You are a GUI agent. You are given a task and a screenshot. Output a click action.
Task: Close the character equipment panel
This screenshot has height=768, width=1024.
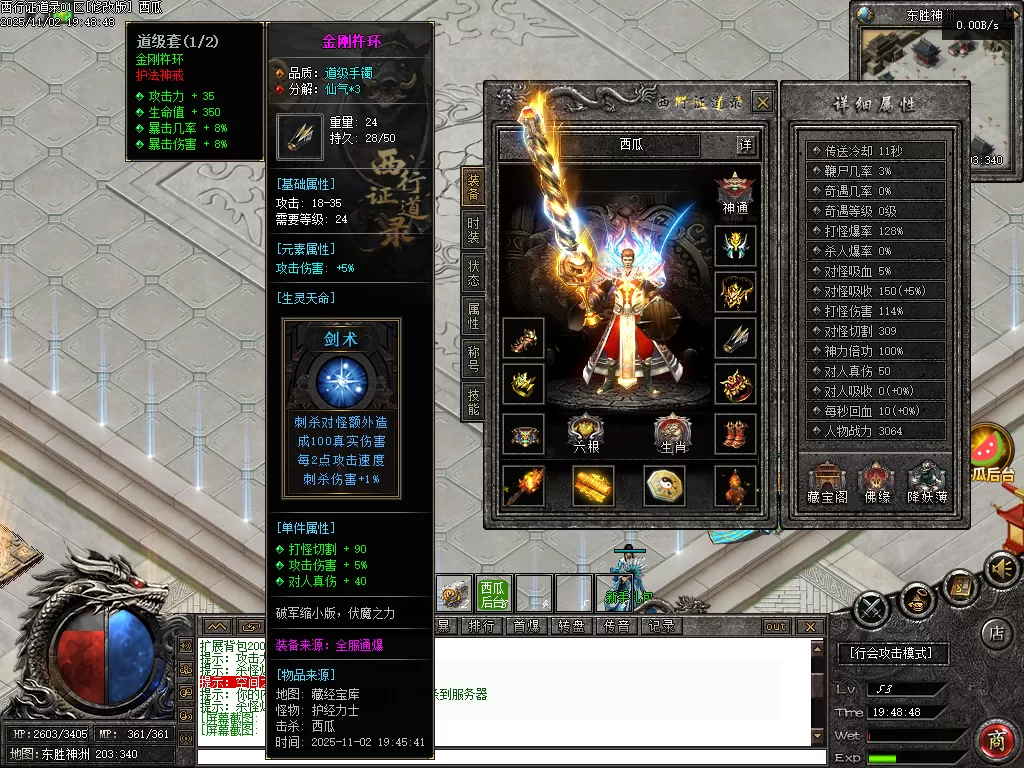pos(762,102)
